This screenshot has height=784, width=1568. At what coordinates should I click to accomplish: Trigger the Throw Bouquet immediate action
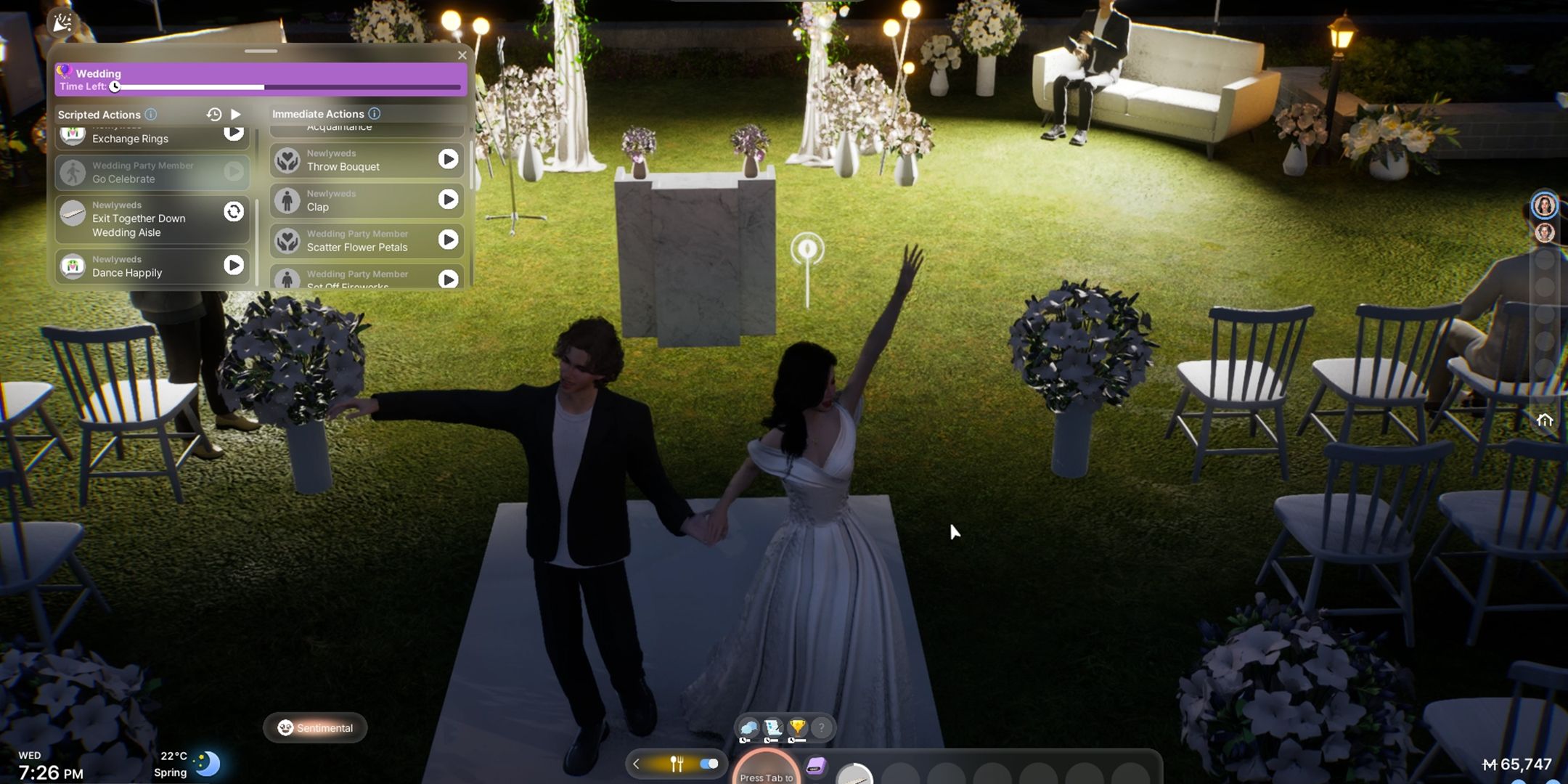pos(449,159)
